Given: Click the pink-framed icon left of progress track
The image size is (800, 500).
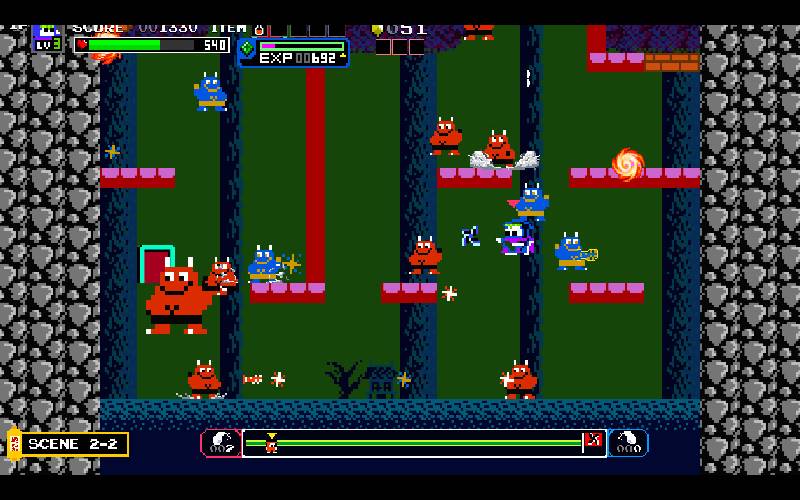Looking at the screenshot, I should coord(220,443).
